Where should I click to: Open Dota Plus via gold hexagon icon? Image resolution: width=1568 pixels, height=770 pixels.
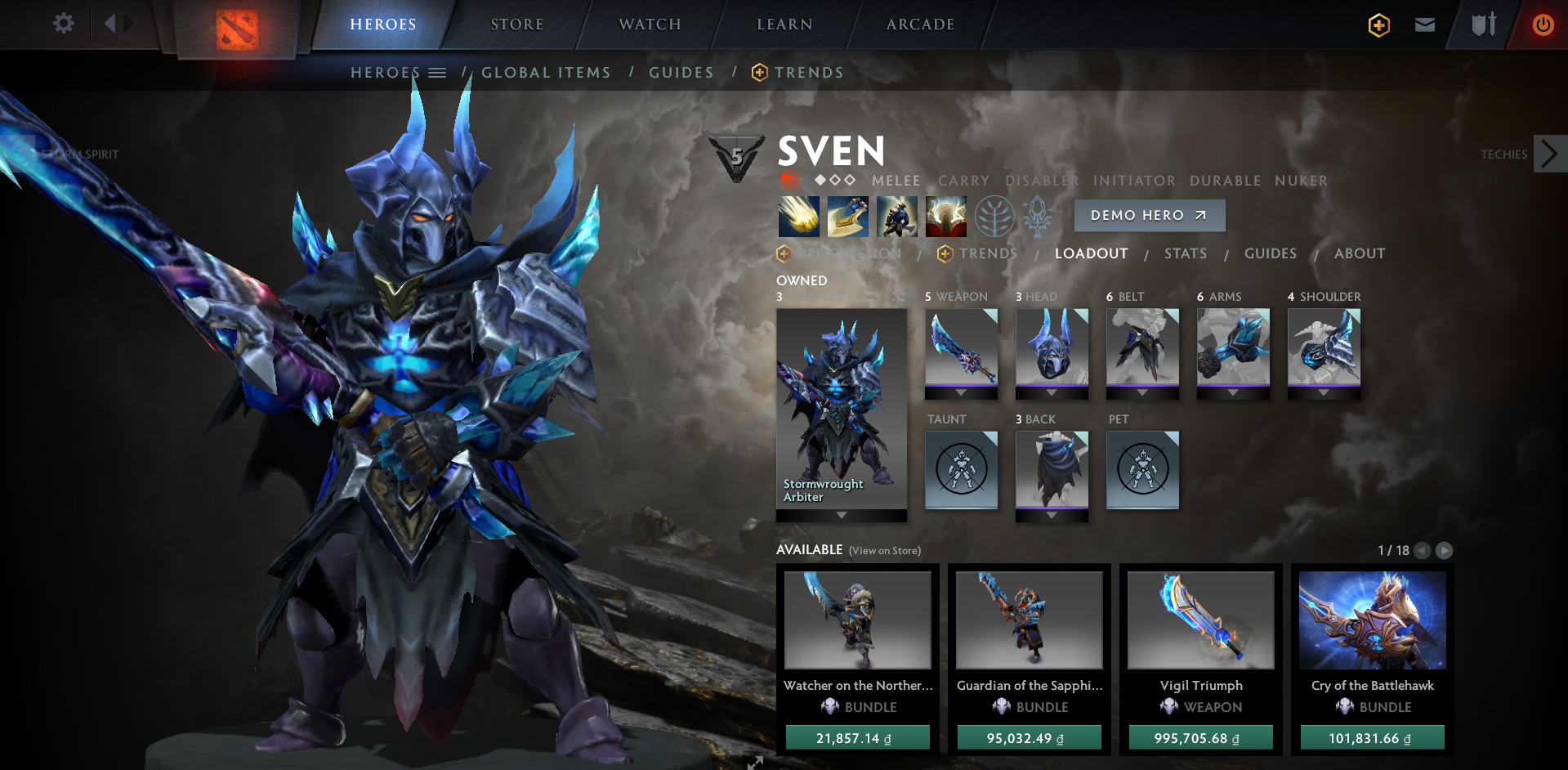pyautogui.click(x=1378, y=25)
